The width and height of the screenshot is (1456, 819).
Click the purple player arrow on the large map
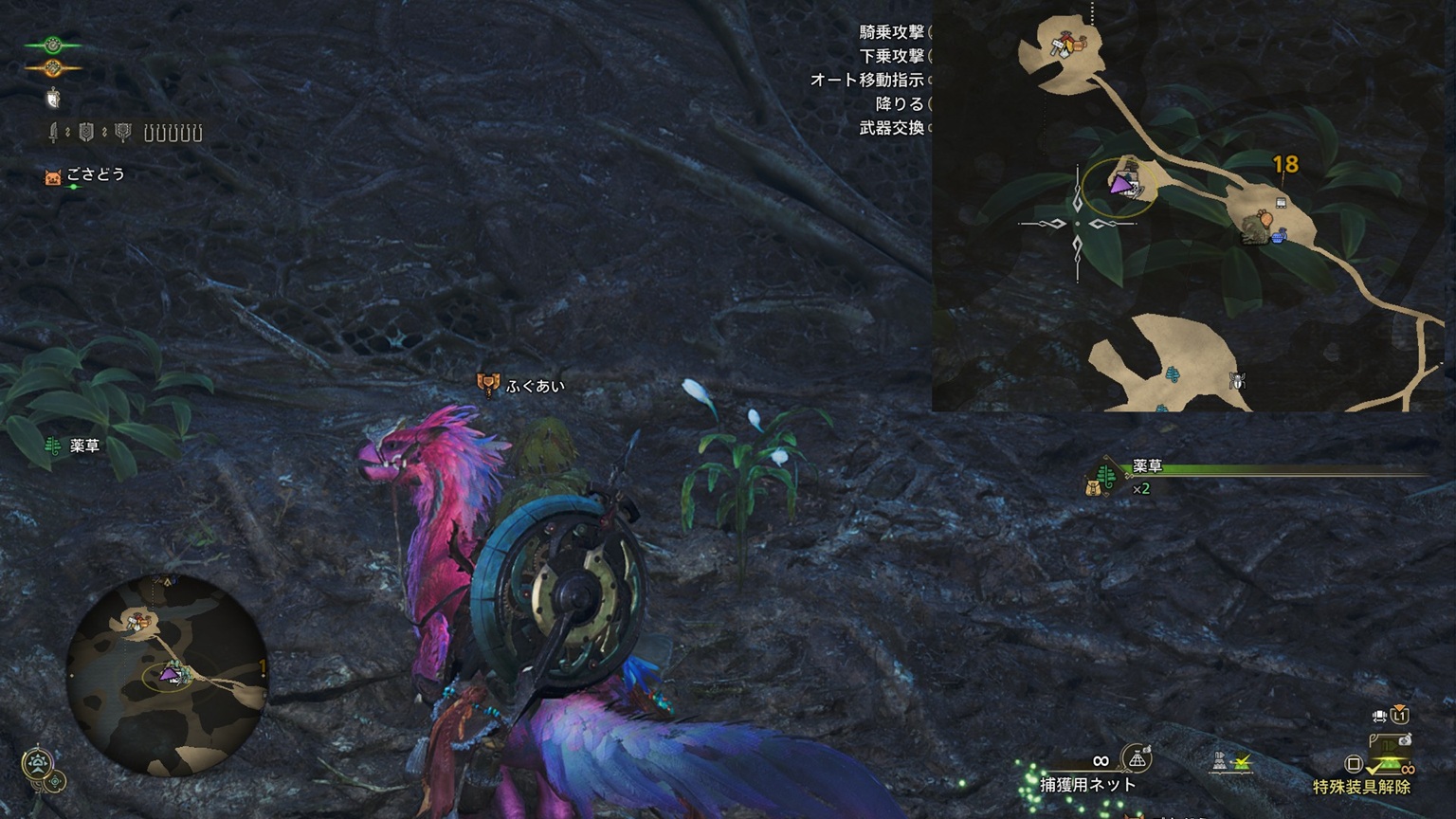1122,183
